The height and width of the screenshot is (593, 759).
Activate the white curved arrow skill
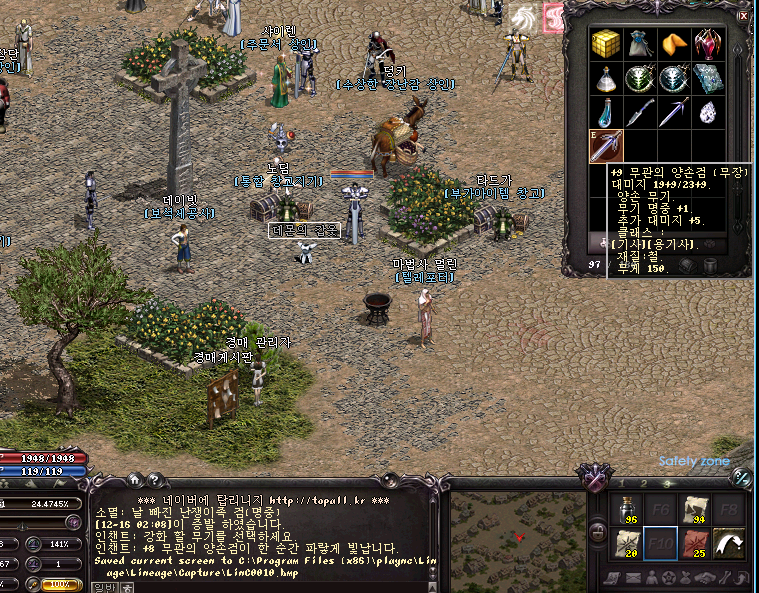730,545
